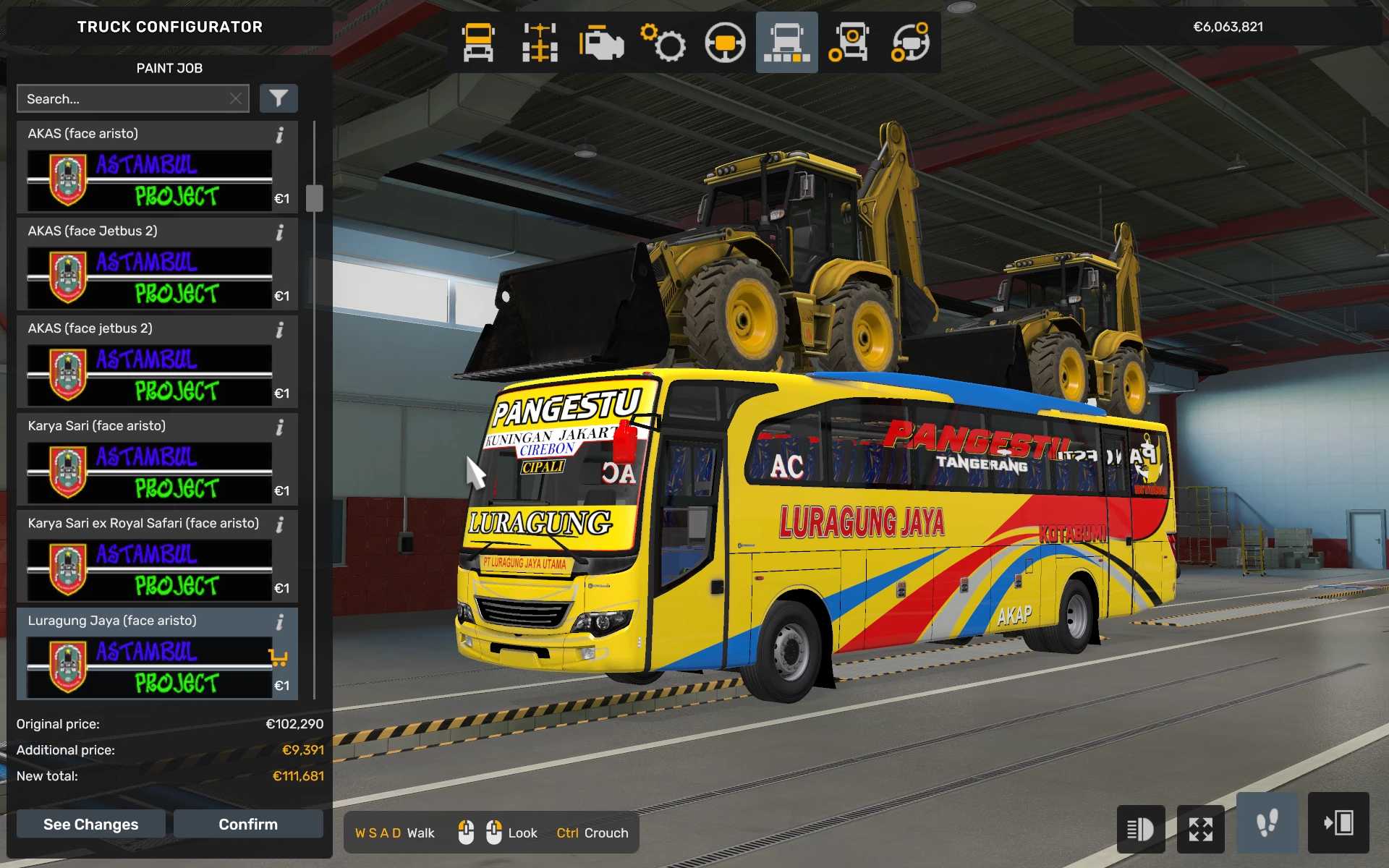Open the paint job filter funnel
Image resolution: width=1389 pixels, height=868 pixels.
(x=279, y=99)
